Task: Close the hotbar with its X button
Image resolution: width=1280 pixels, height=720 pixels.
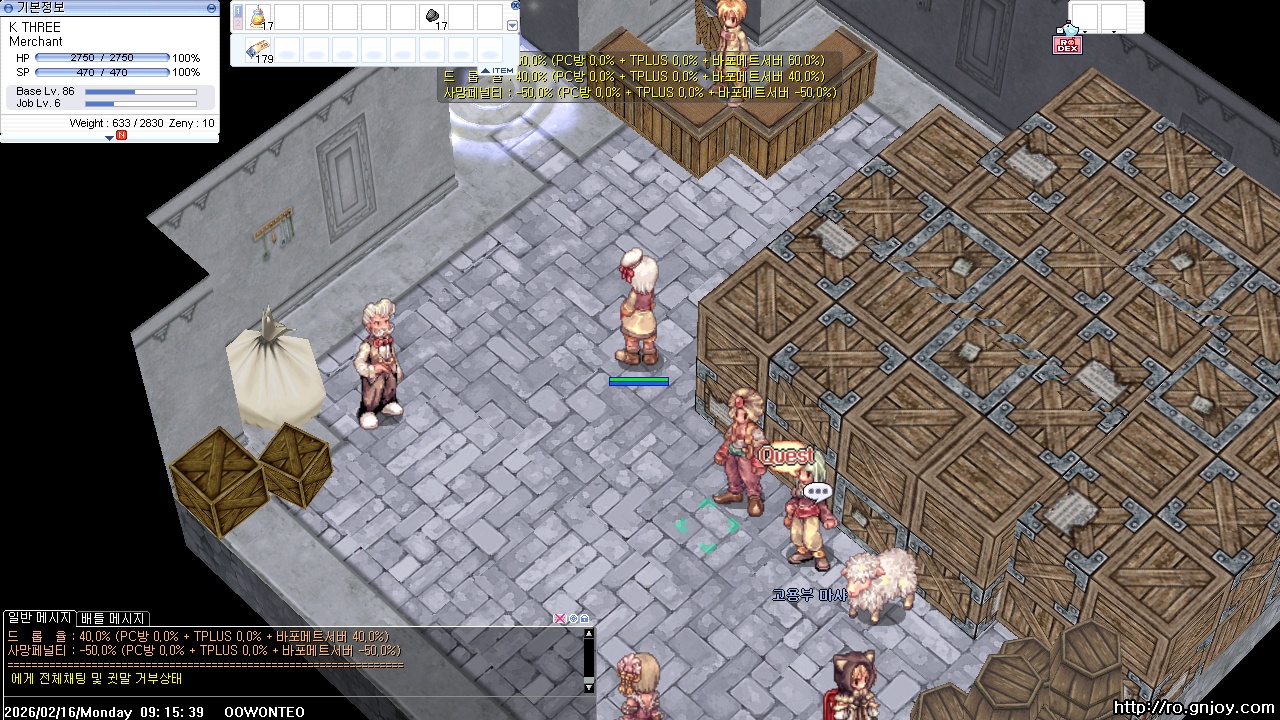Action: (515, 5)
